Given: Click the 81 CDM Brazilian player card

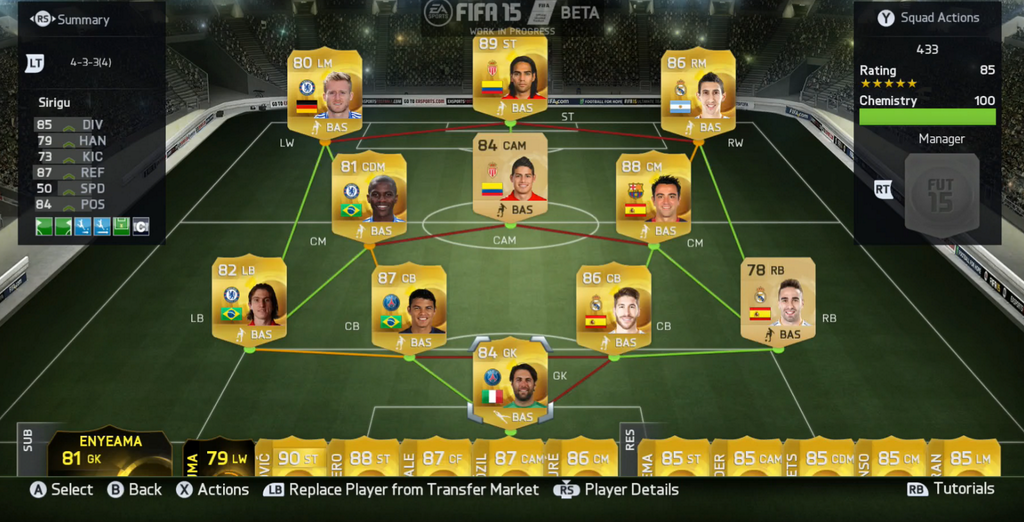Looking at the screenshot, I should (x=369, y=195).
